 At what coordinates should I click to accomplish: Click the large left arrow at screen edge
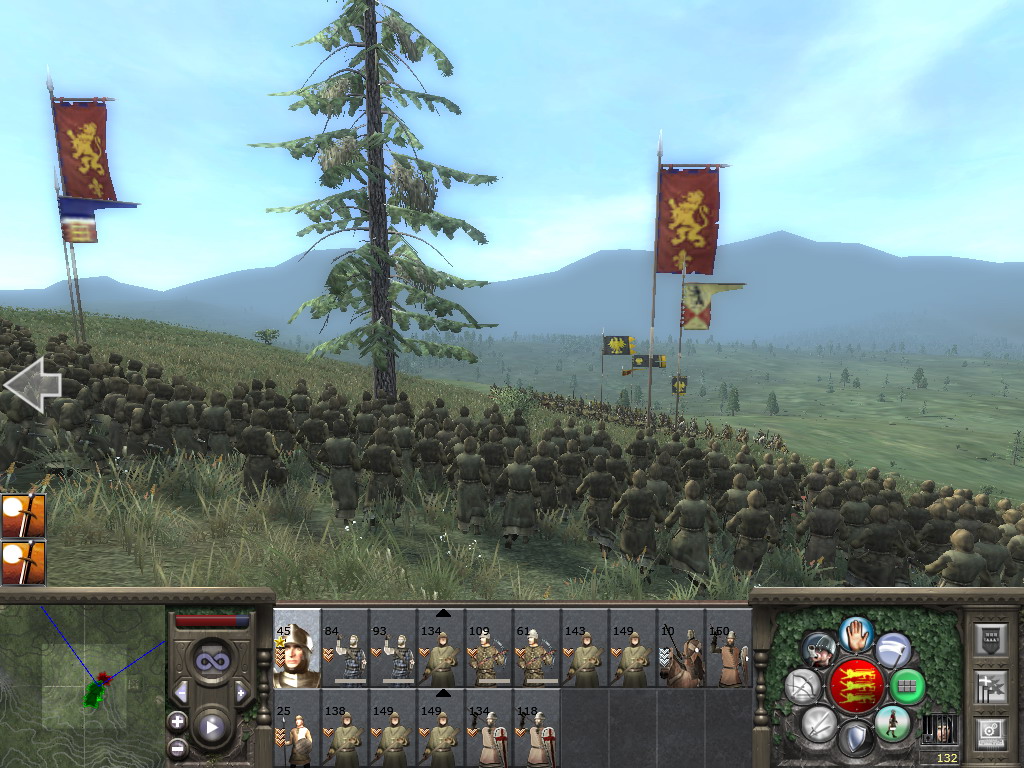coord(32,385)
